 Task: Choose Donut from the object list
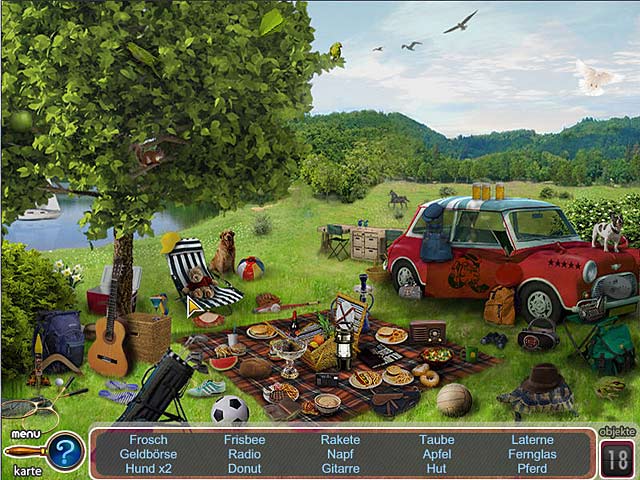tap(244, 468)
